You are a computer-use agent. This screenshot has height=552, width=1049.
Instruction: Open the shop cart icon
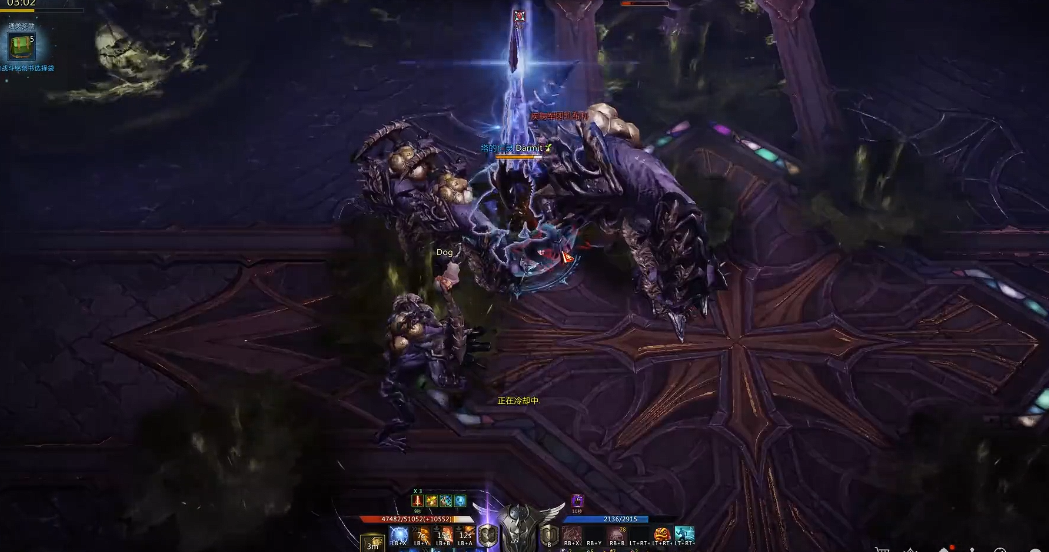pos(881,548)
